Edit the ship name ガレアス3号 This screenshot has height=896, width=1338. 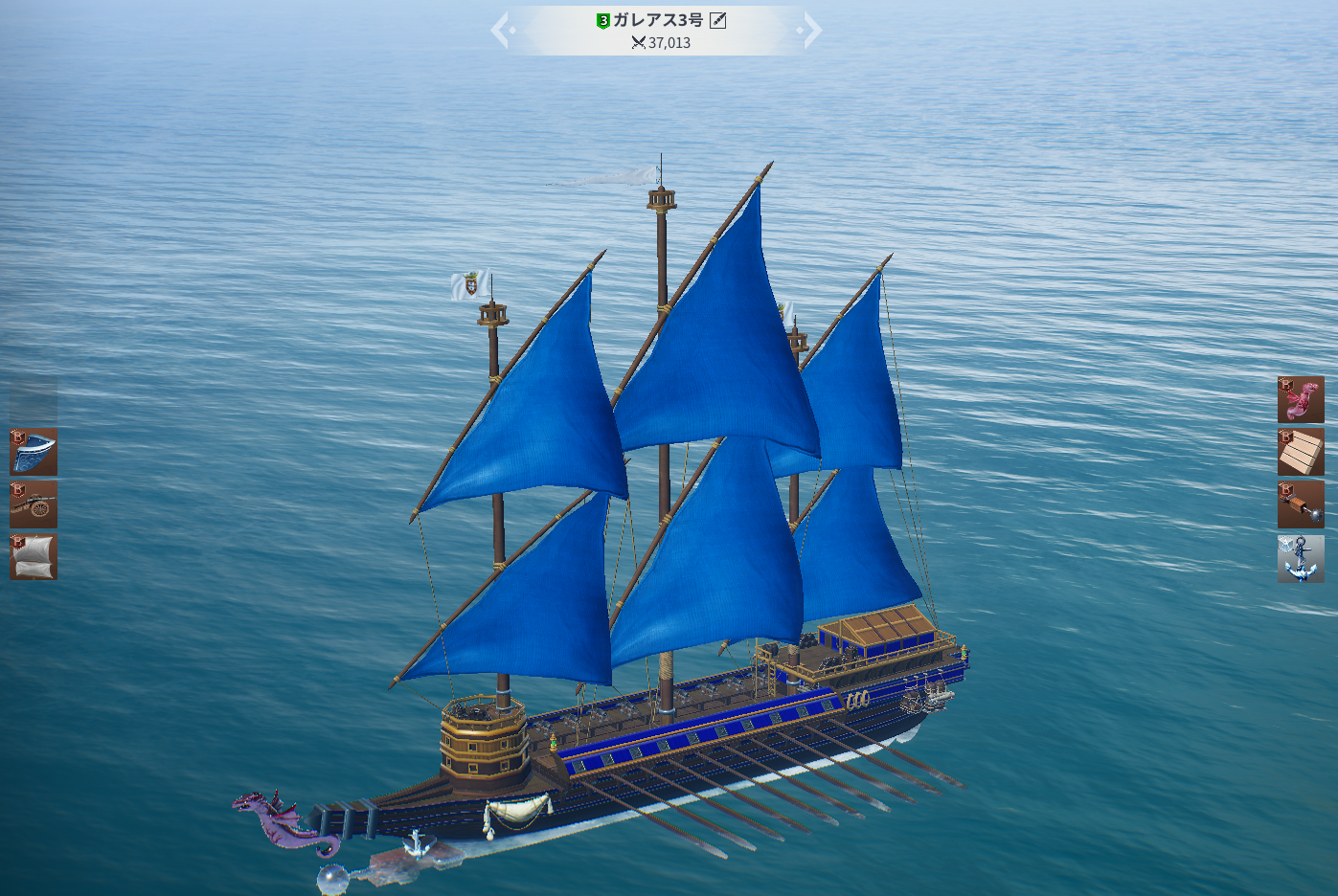tap(717, 20)
